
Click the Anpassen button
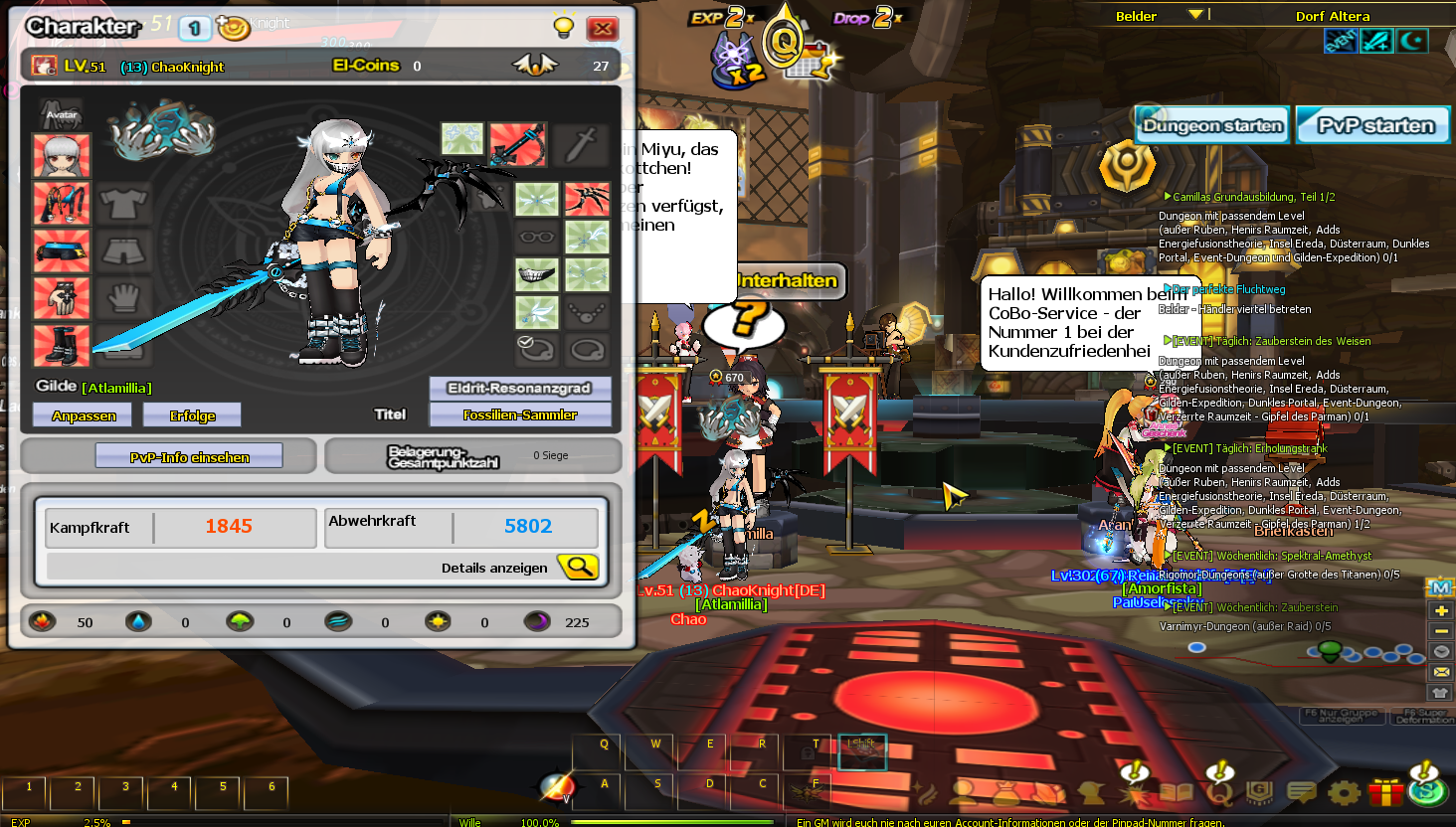83,415
